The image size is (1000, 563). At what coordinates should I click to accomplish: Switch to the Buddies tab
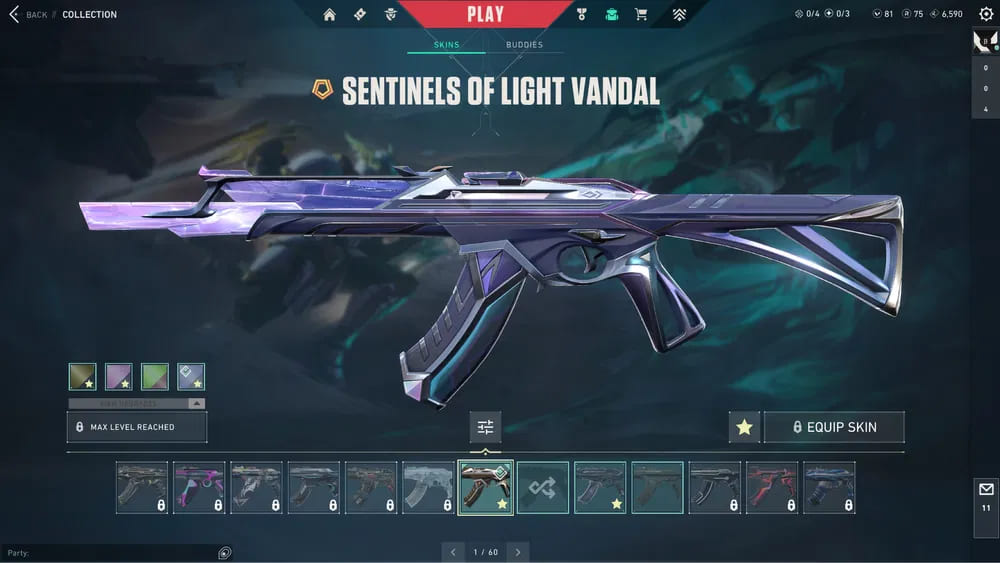coord(524,45)
